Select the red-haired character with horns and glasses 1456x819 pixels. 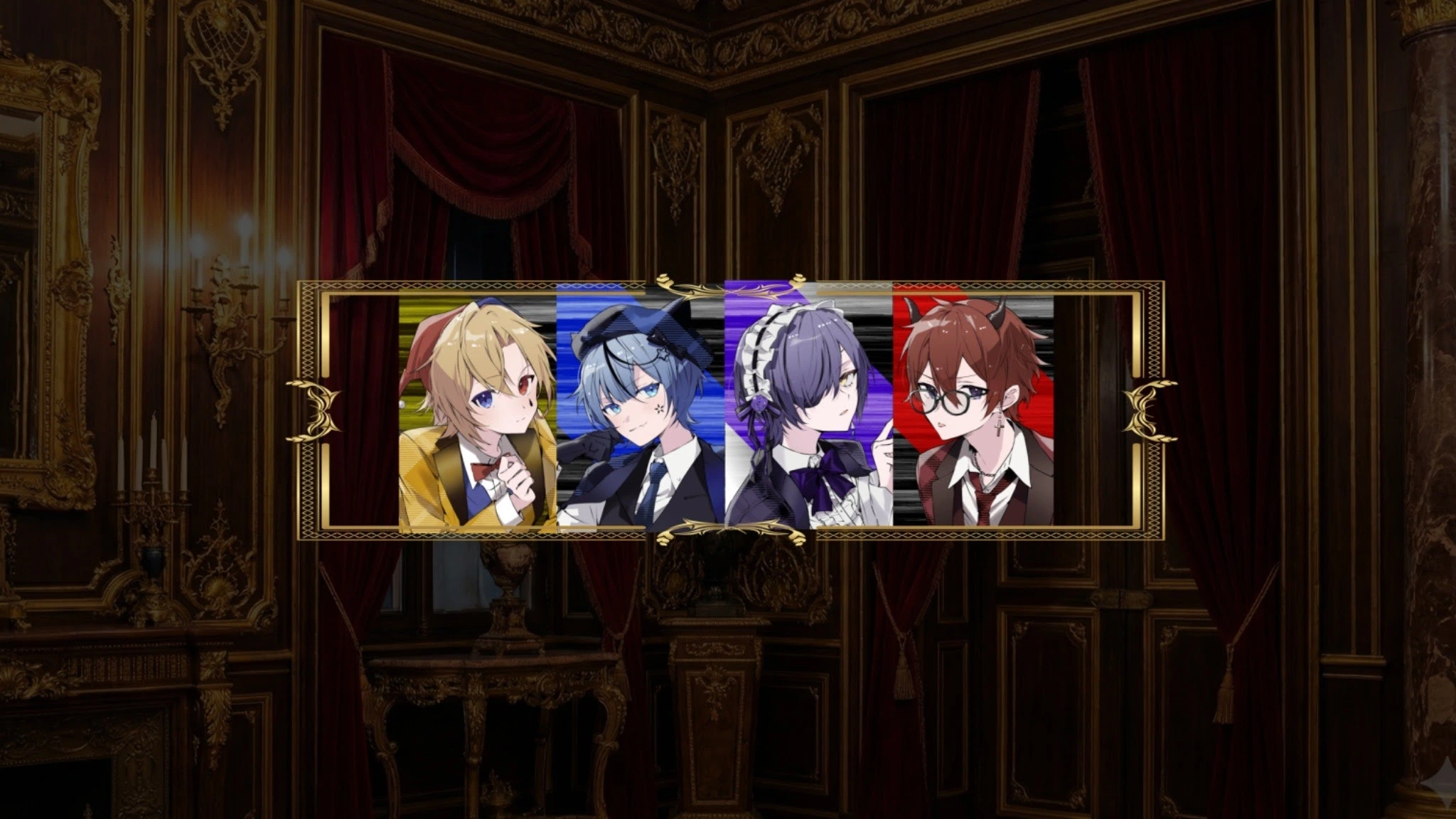pyautogui.click(x=973, y=411)
